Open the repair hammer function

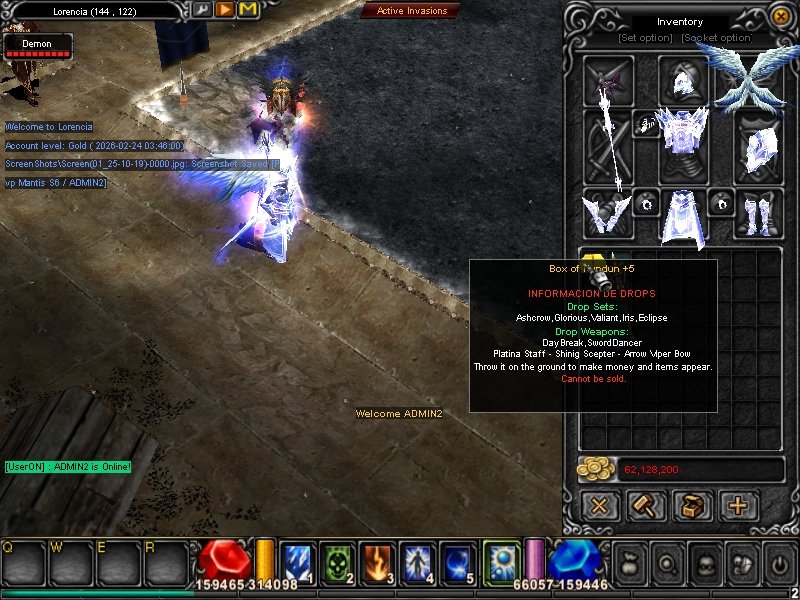click(x=646, y=506)
